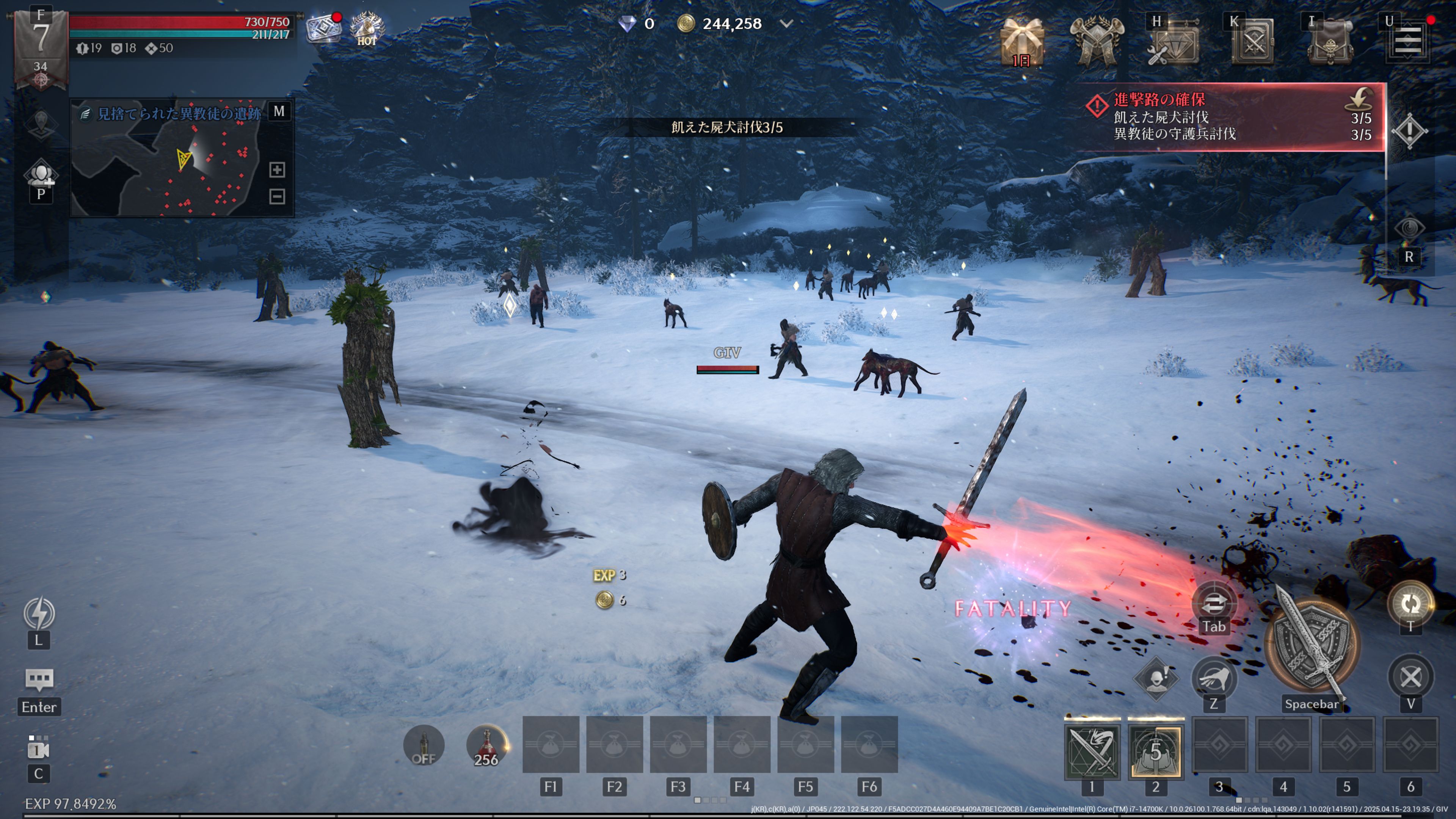Click the HOT event icon
Screen dimensions: 1456x819
pos(367,28)
